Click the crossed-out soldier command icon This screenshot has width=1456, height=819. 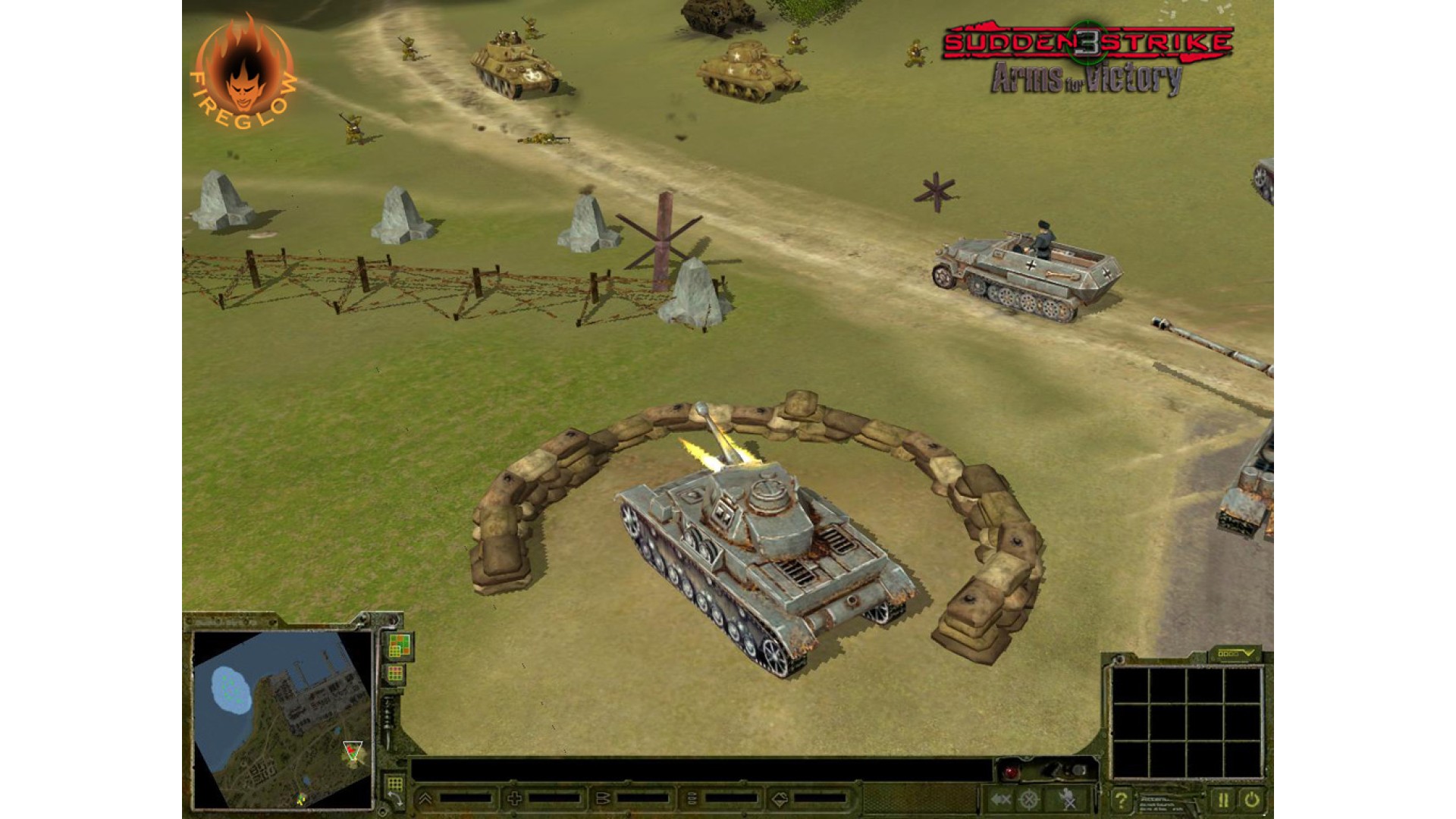1068,799
